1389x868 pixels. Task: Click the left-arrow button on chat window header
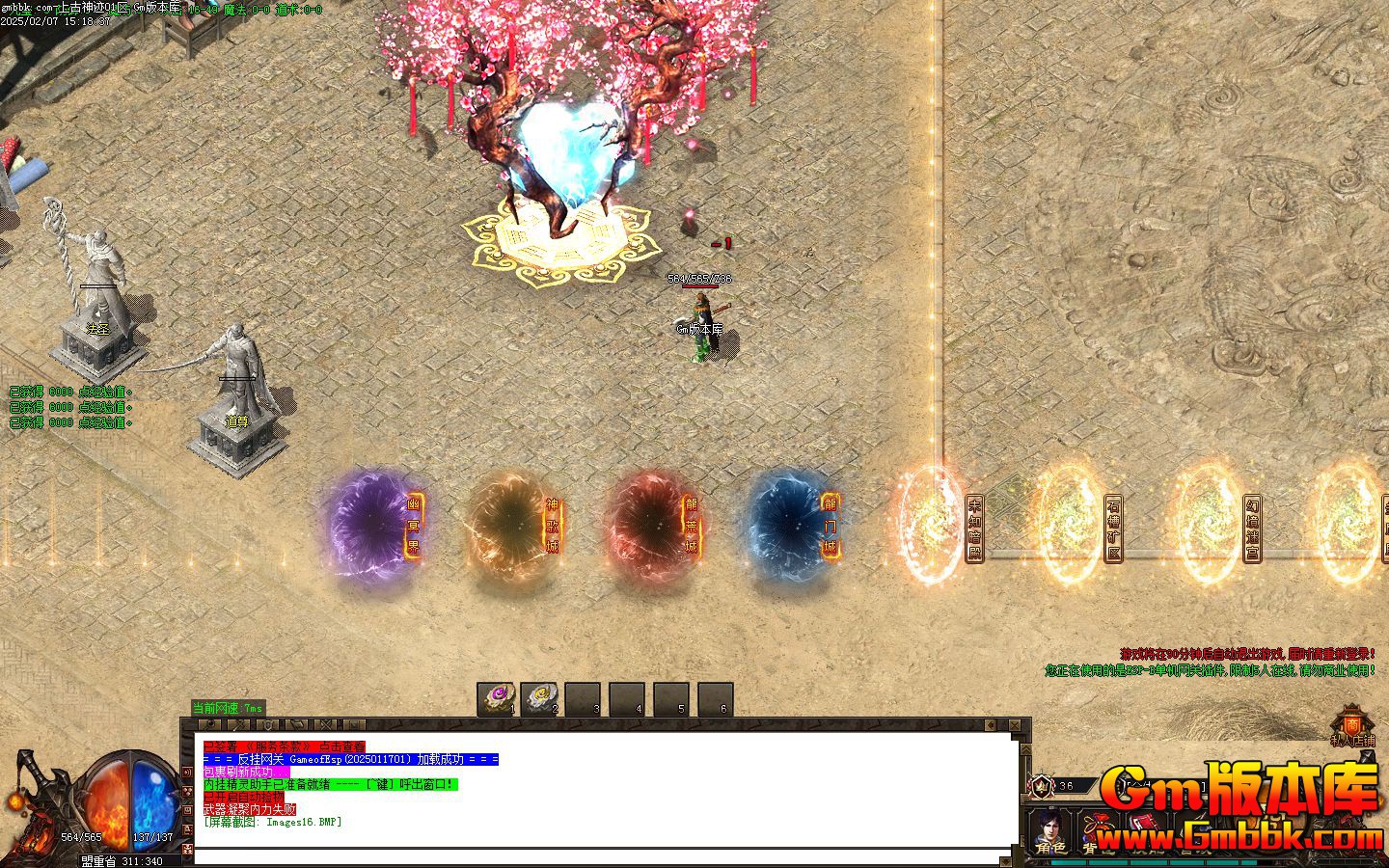pos(991,725)
